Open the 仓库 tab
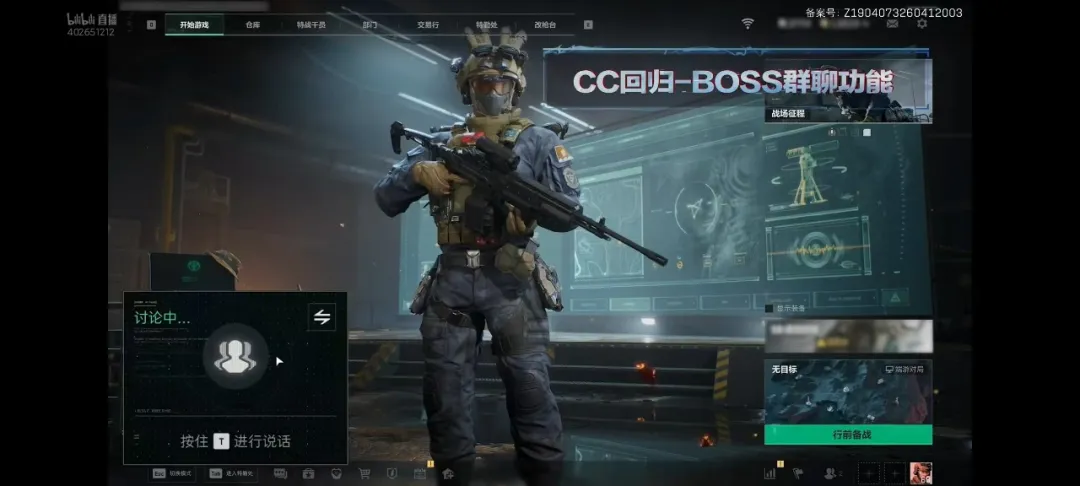1080x486 pixels. click(252, 24)
